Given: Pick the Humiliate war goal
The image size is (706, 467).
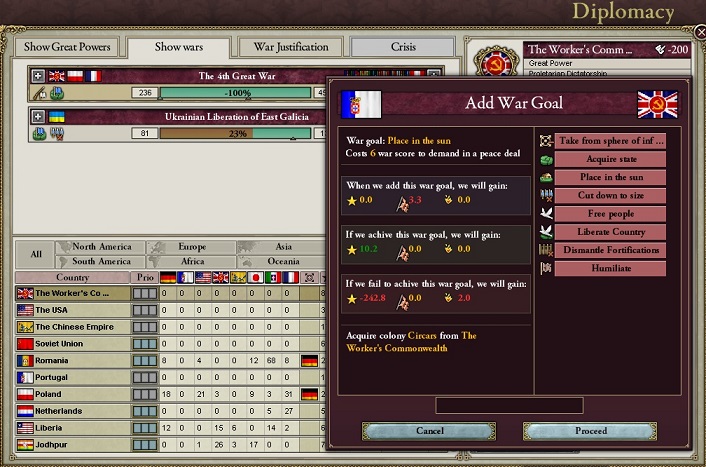Looking at the screenshot, I should pos(611,268).
